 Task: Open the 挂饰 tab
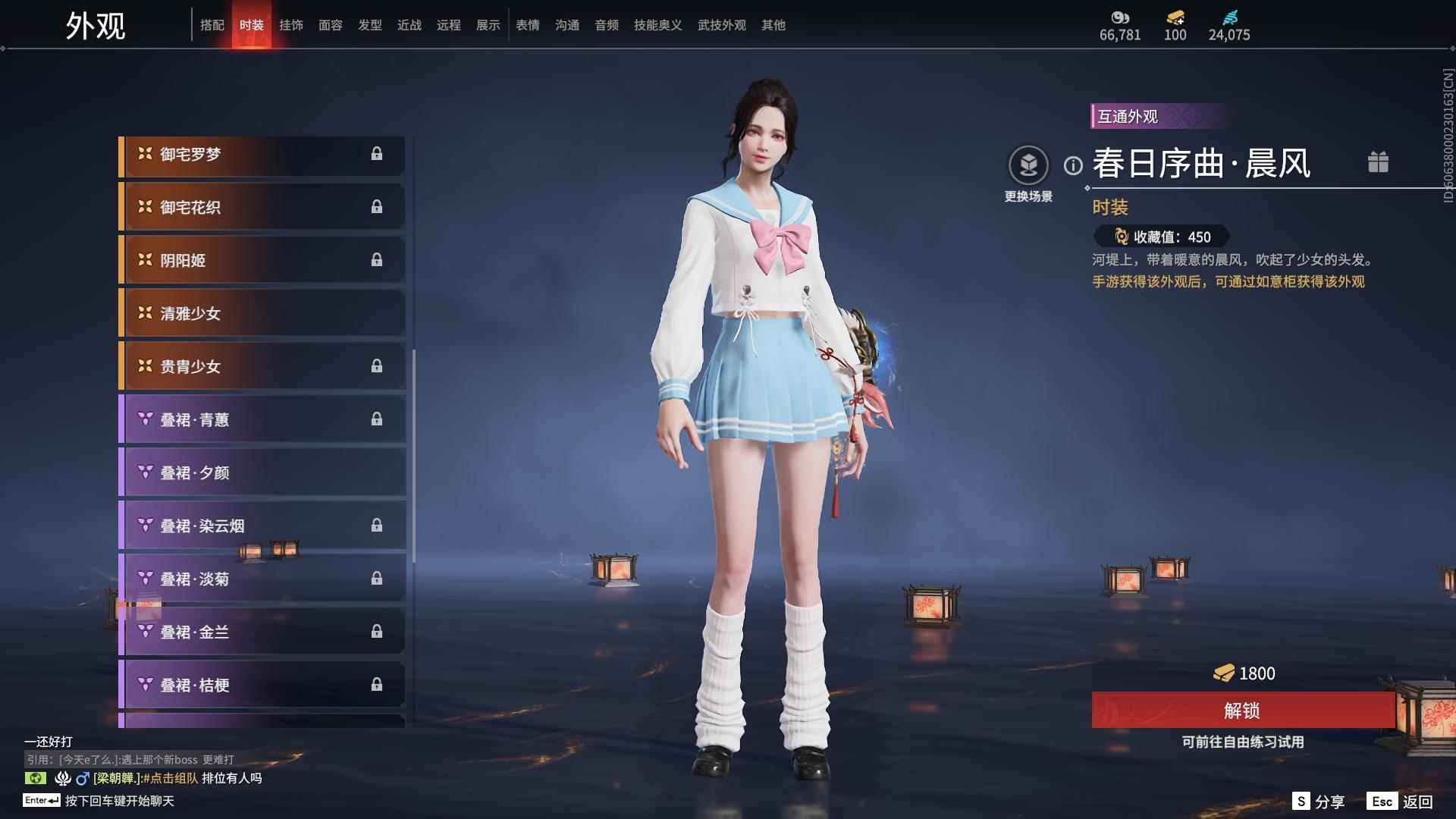[x=291, y=24]
